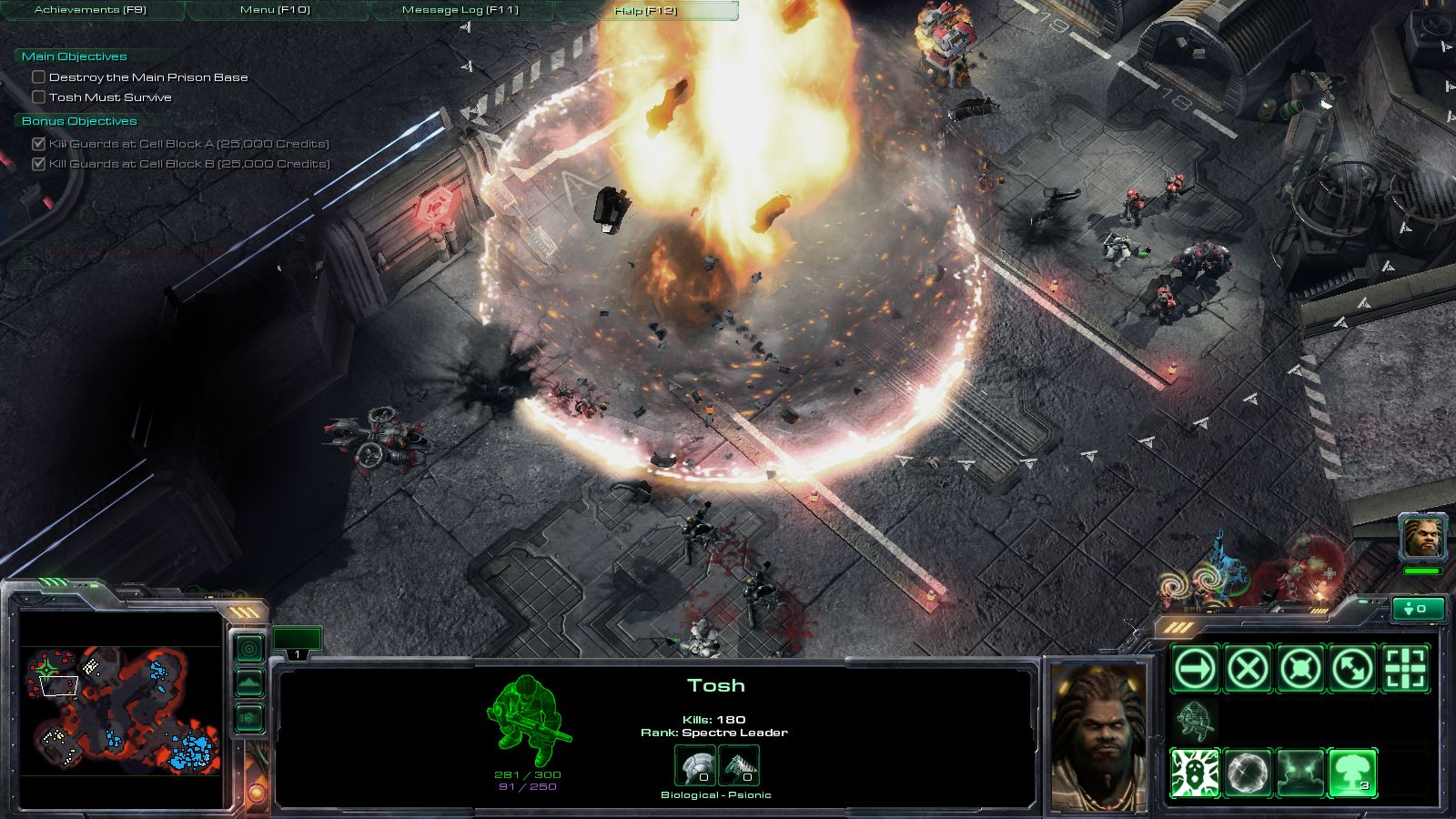The width and height of the screenshot is (1456, 819).
Task: Click the idle worker count button
Action: (1418, 609)
